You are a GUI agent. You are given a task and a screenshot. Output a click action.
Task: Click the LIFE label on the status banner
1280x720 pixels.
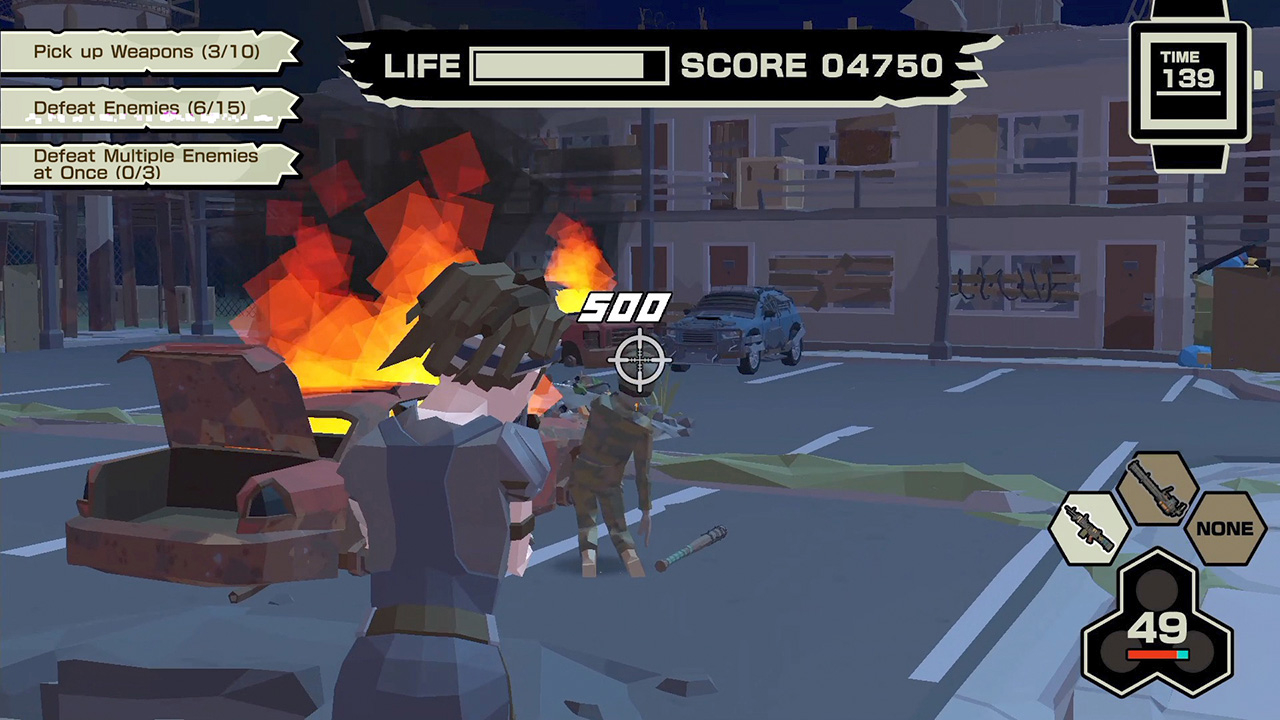point(421,66)
